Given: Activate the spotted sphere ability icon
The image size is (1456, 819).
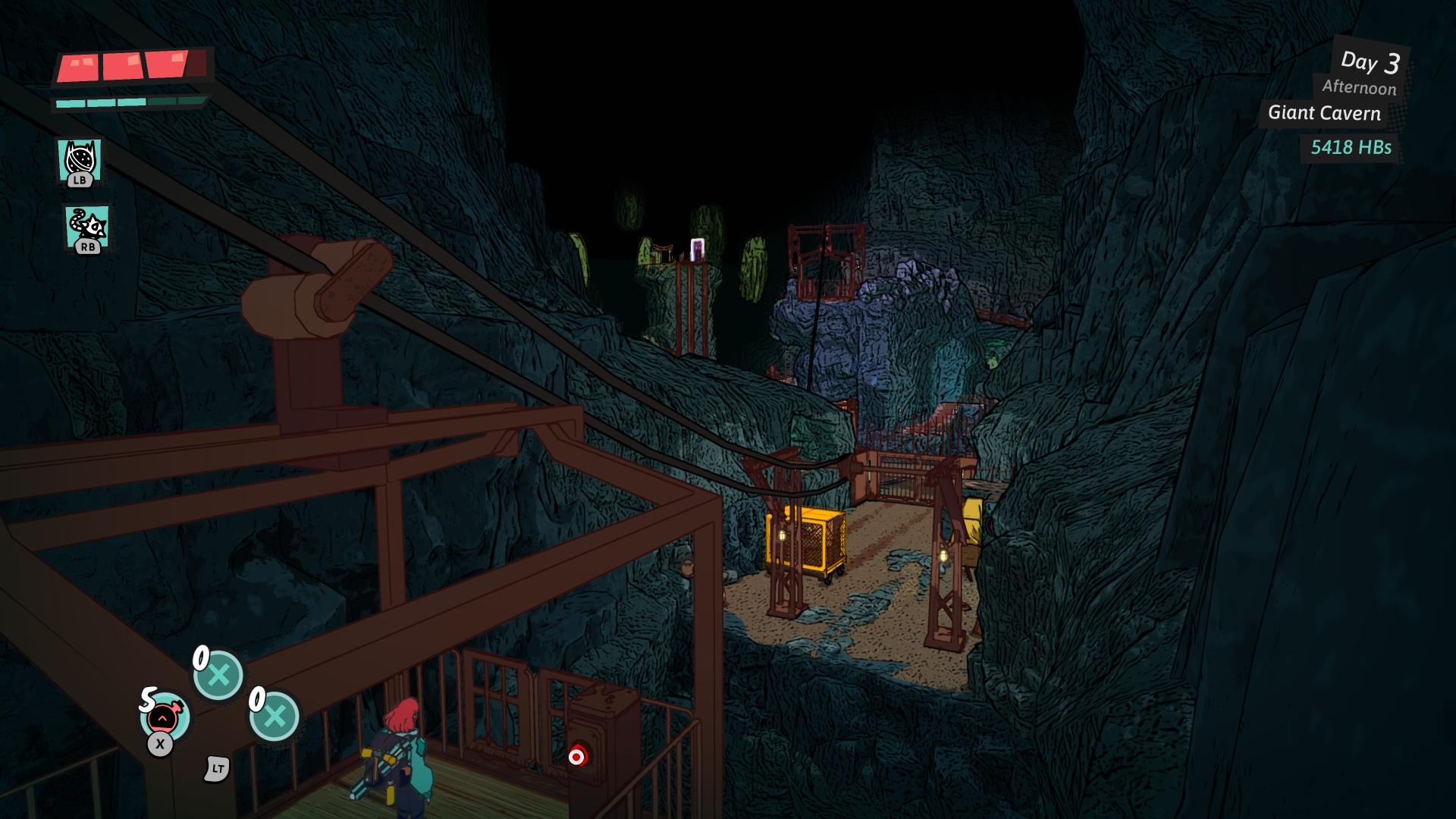Looking at the screenshot, I should pyautogui.click(x=80, y=159).
